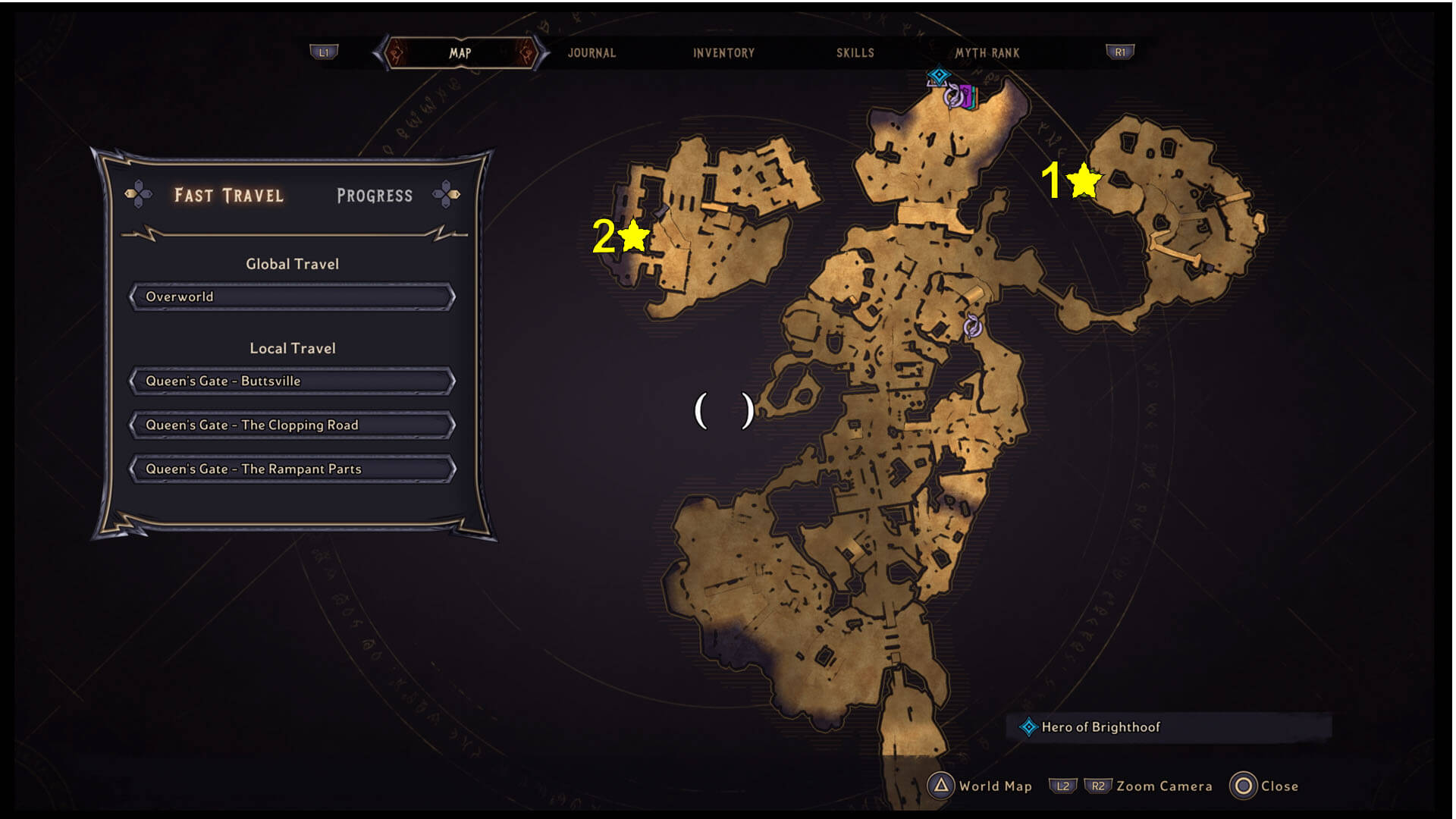The image size is (1456, 819).
Task: Click the Hero of Brighthoof diamond marker on map
Action: tap(939, 74)
